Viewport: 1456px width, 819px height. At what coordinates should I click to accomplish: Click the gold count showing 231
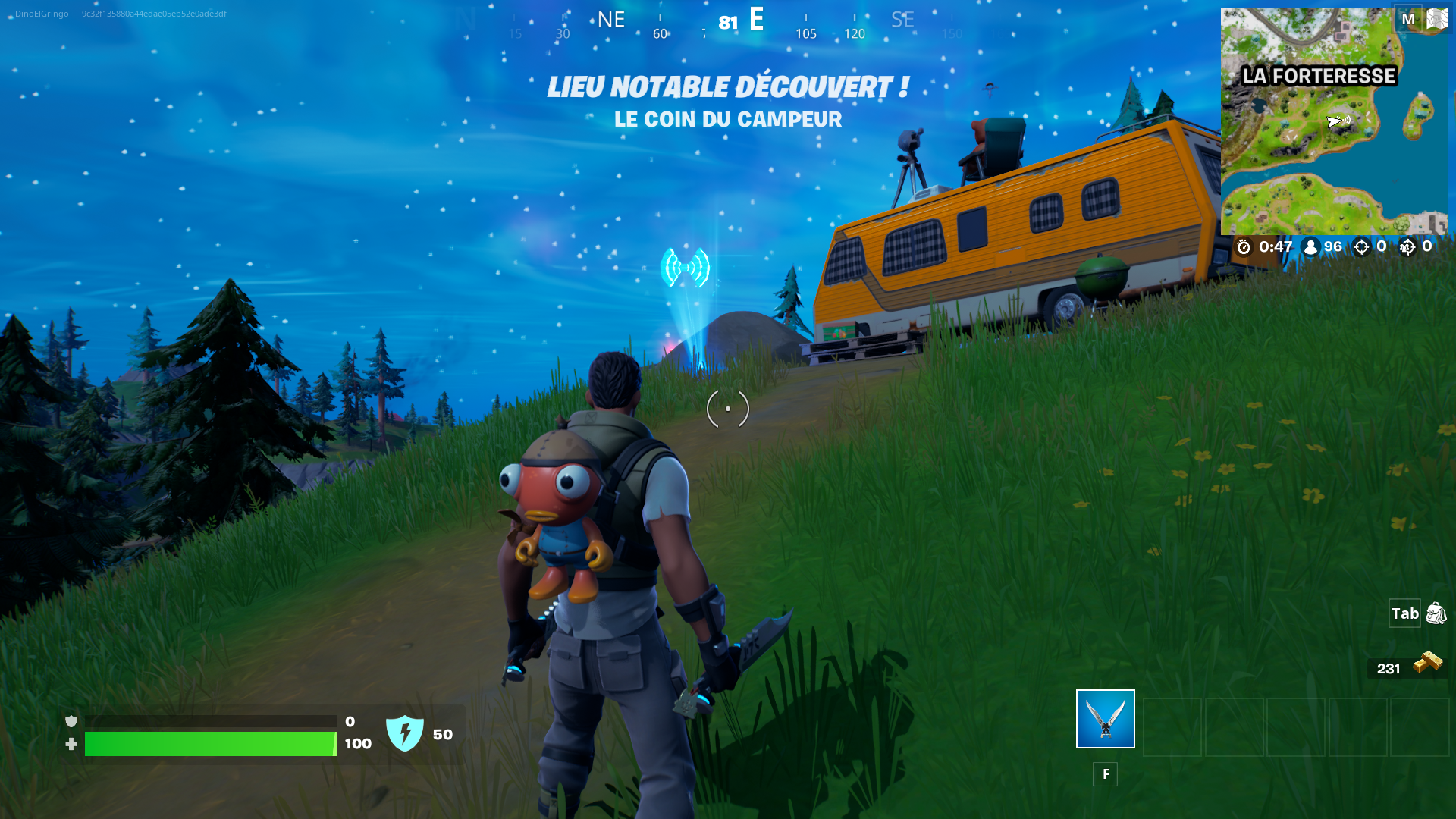pos(1389,667)
